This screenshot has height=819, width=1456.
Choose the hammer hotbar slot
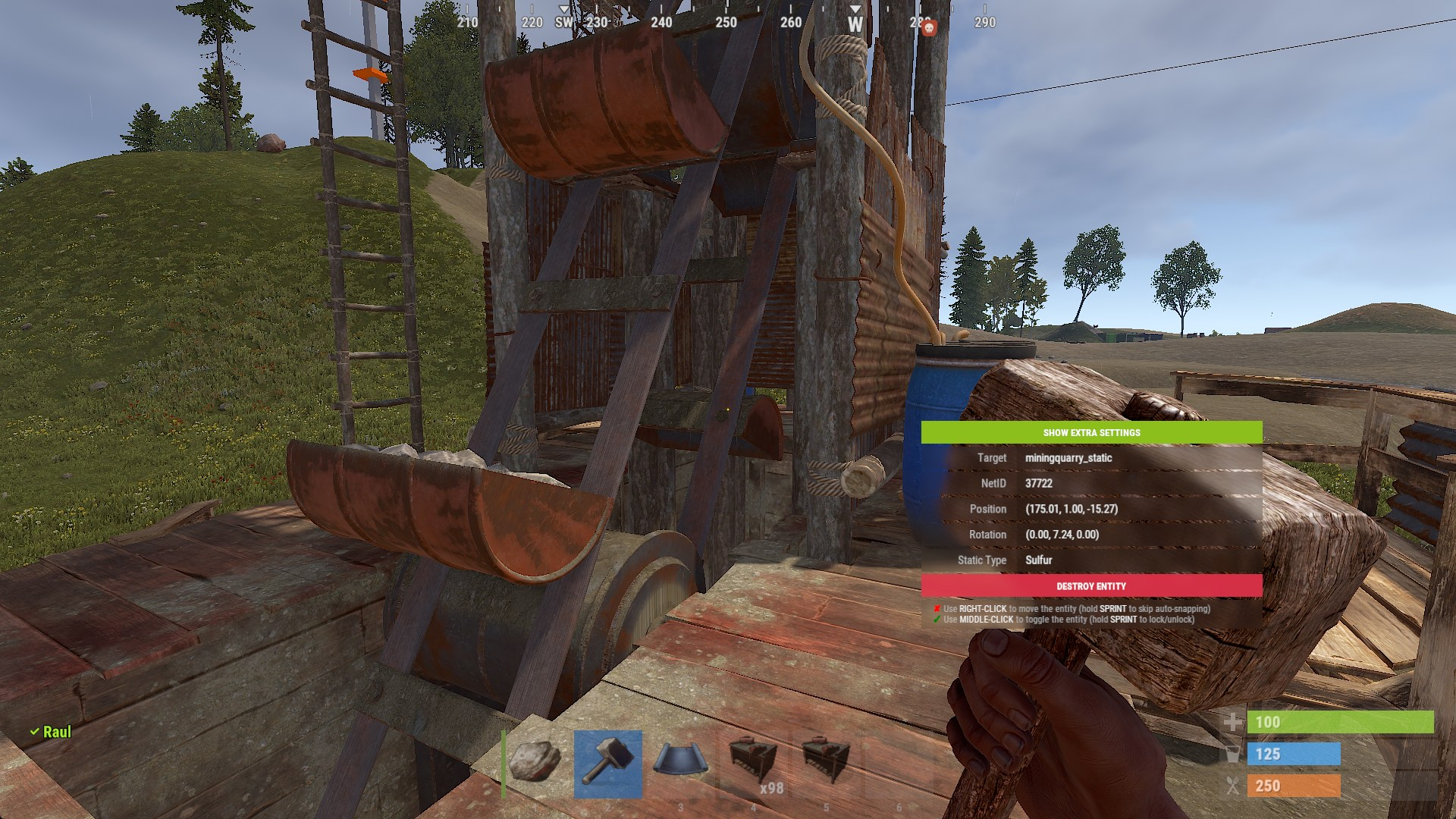[x=608, y=763]
